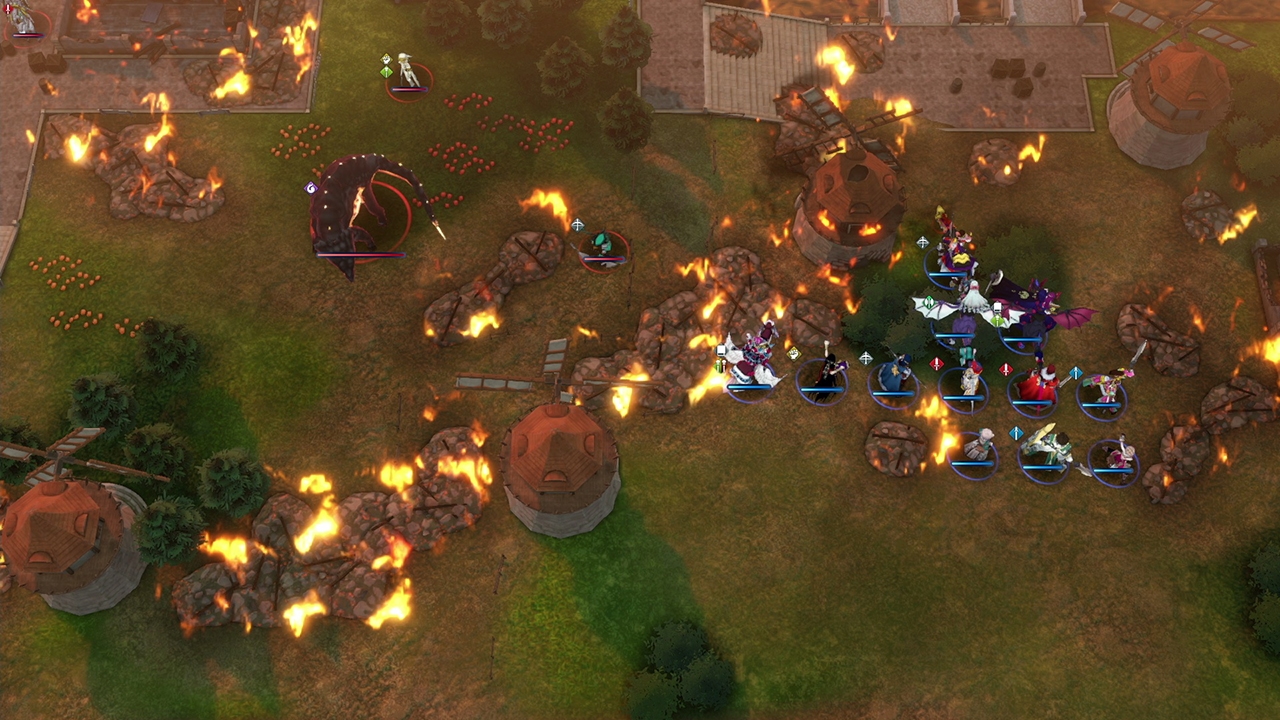Pick the mounted ally on the white horse
The image size is (1280, 720).
click(752, 362)
